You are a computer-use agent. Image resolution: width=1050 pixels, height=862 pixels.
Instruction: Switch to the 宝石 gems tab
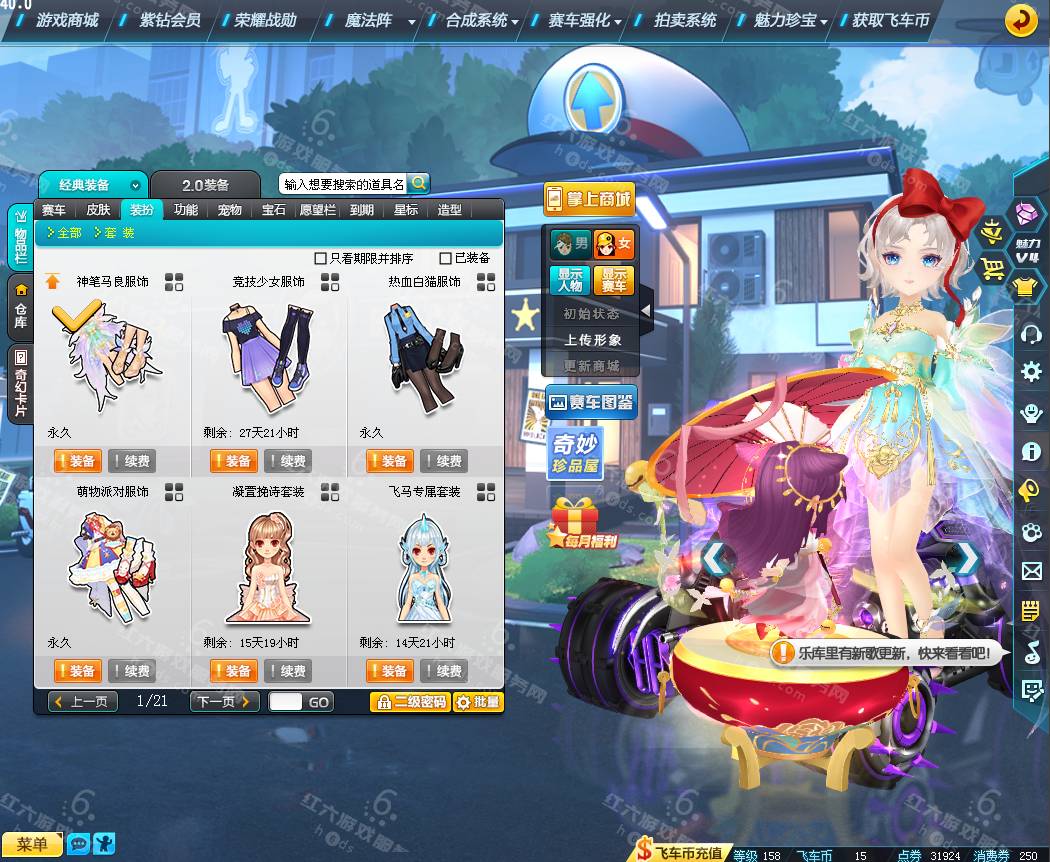(x=274, y=210)
